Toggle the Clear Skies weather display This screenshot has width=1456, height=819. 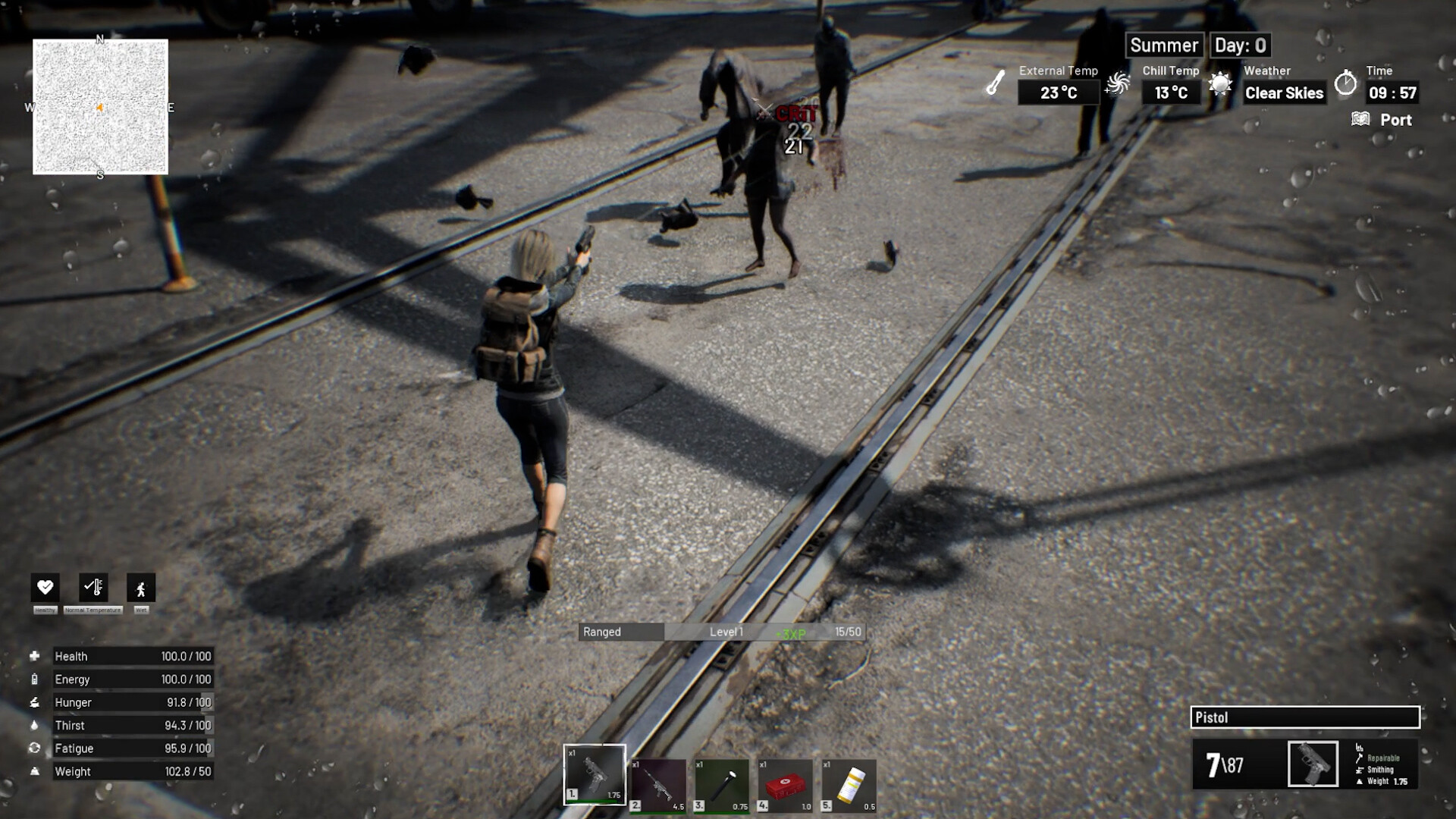pos(1284,93)
